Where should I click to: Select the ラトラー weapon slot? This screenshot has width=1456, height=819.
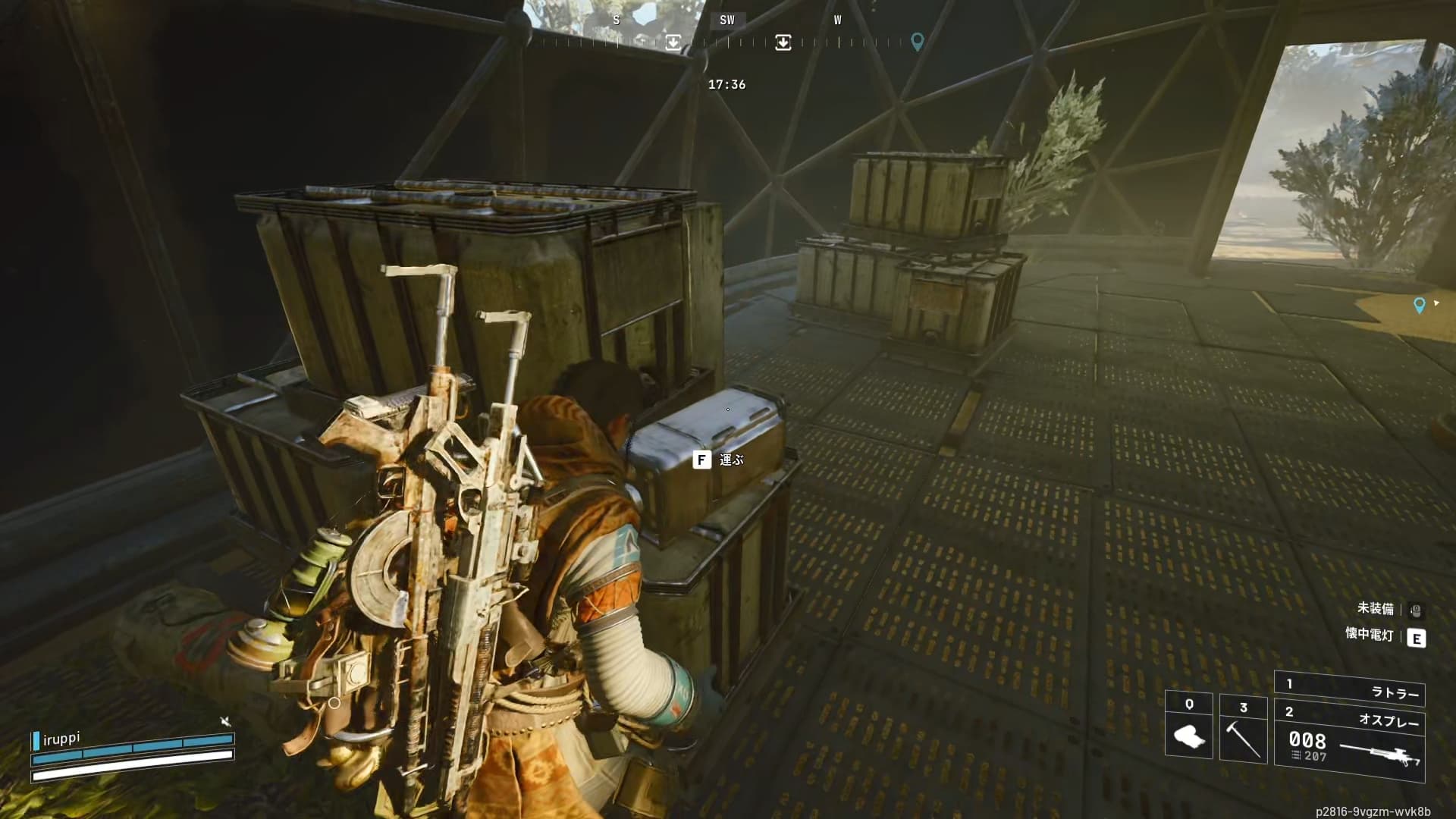coord(1350,690)
